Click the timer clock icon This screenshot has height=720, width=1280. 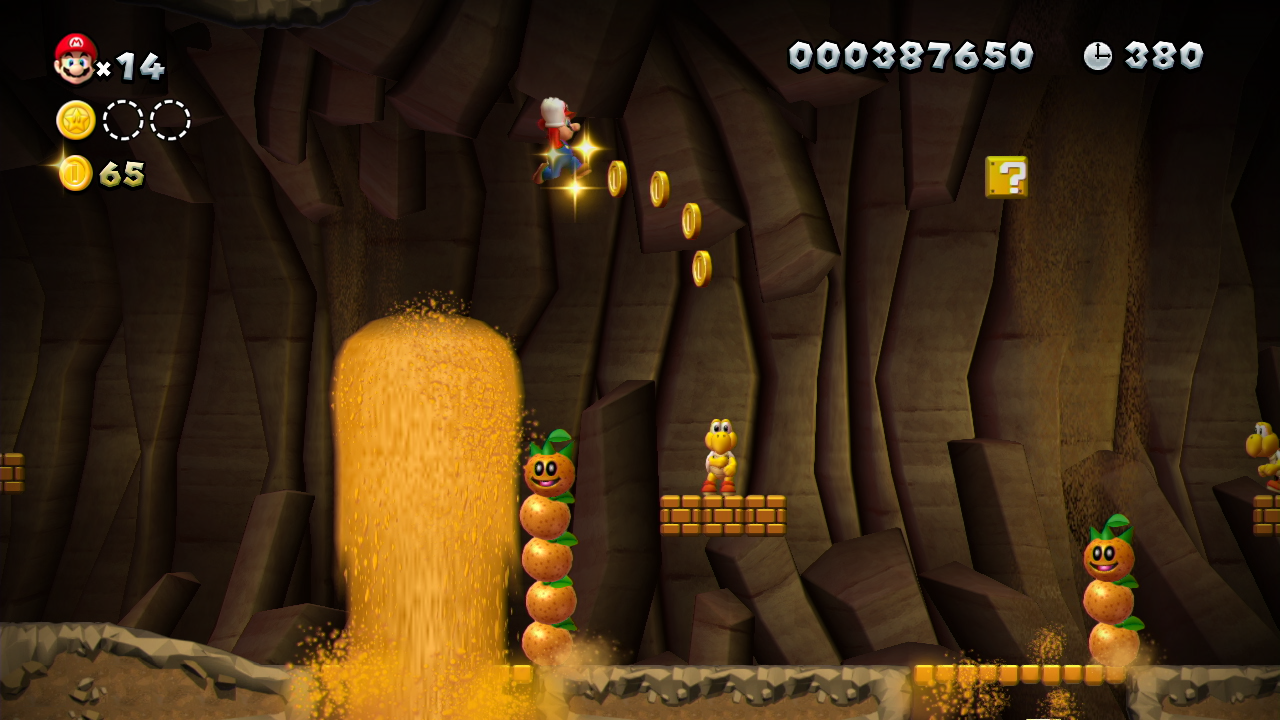(x=1097, y=56)
